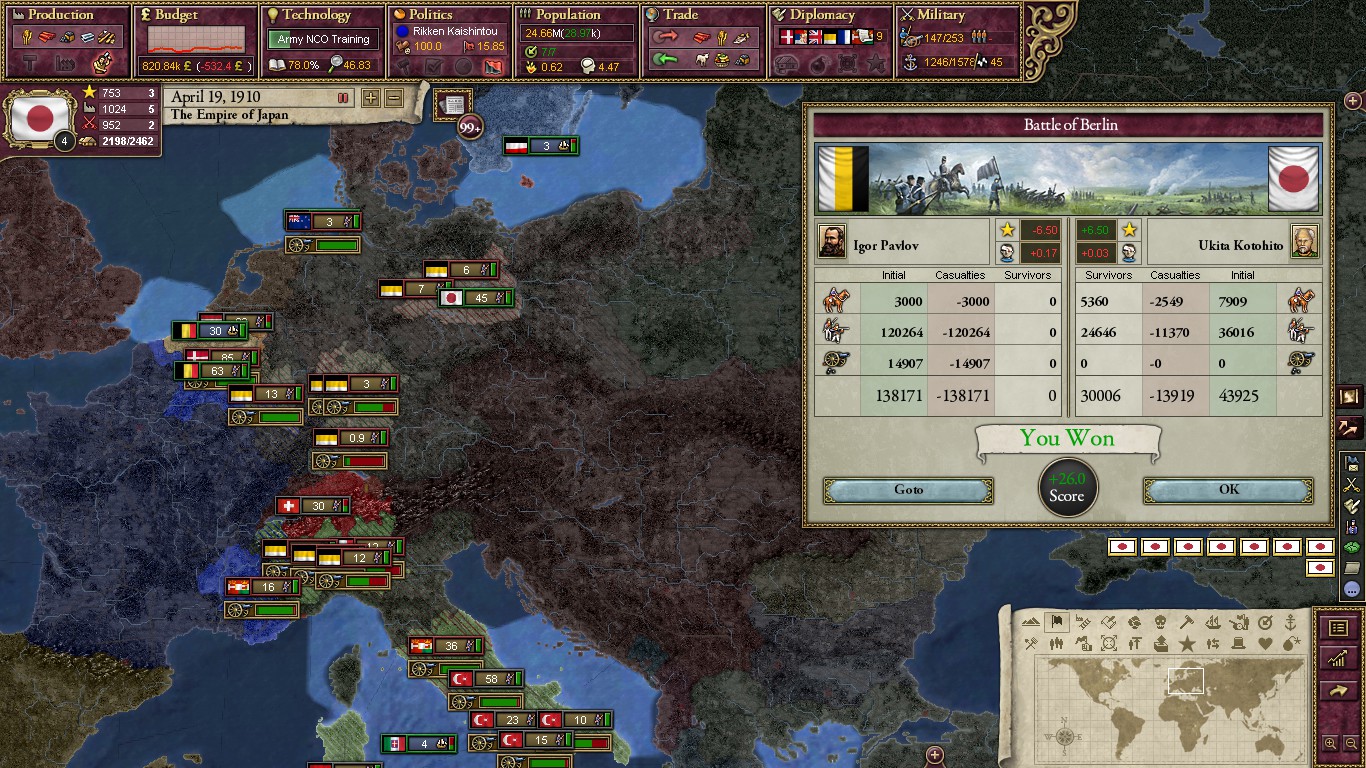Select the skull map mode icon
The height and width of the screenshot is (768, 1366).
tap(1161, 622)
